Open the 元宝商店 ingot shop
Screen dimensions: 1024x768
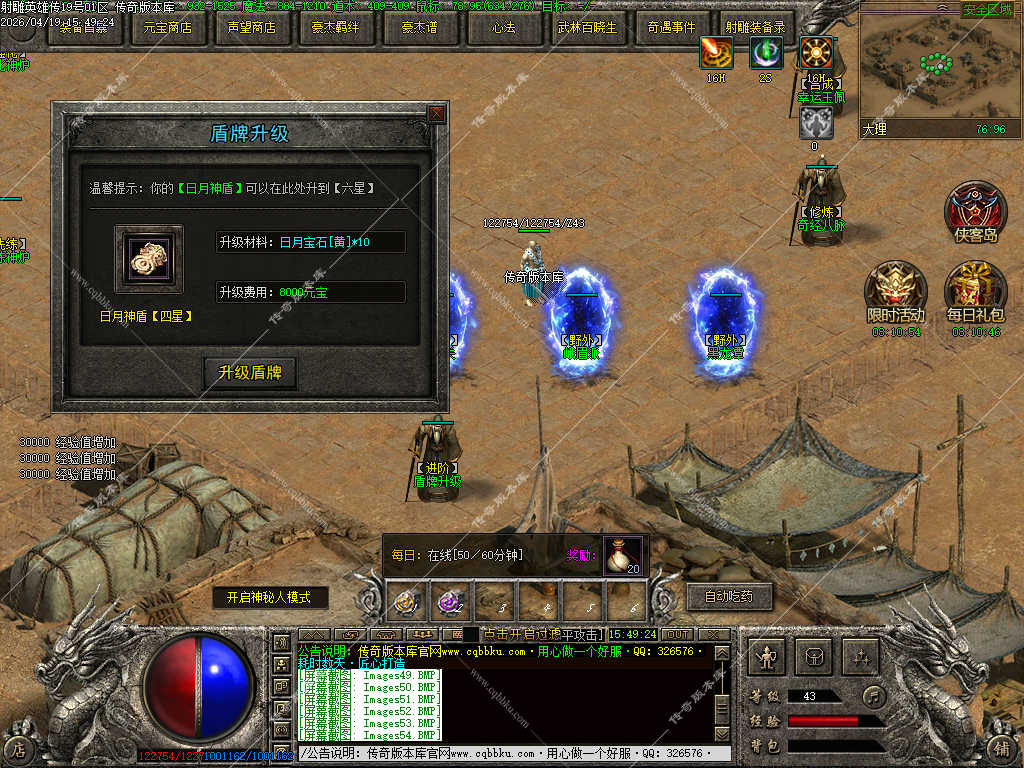click(168, 28)
